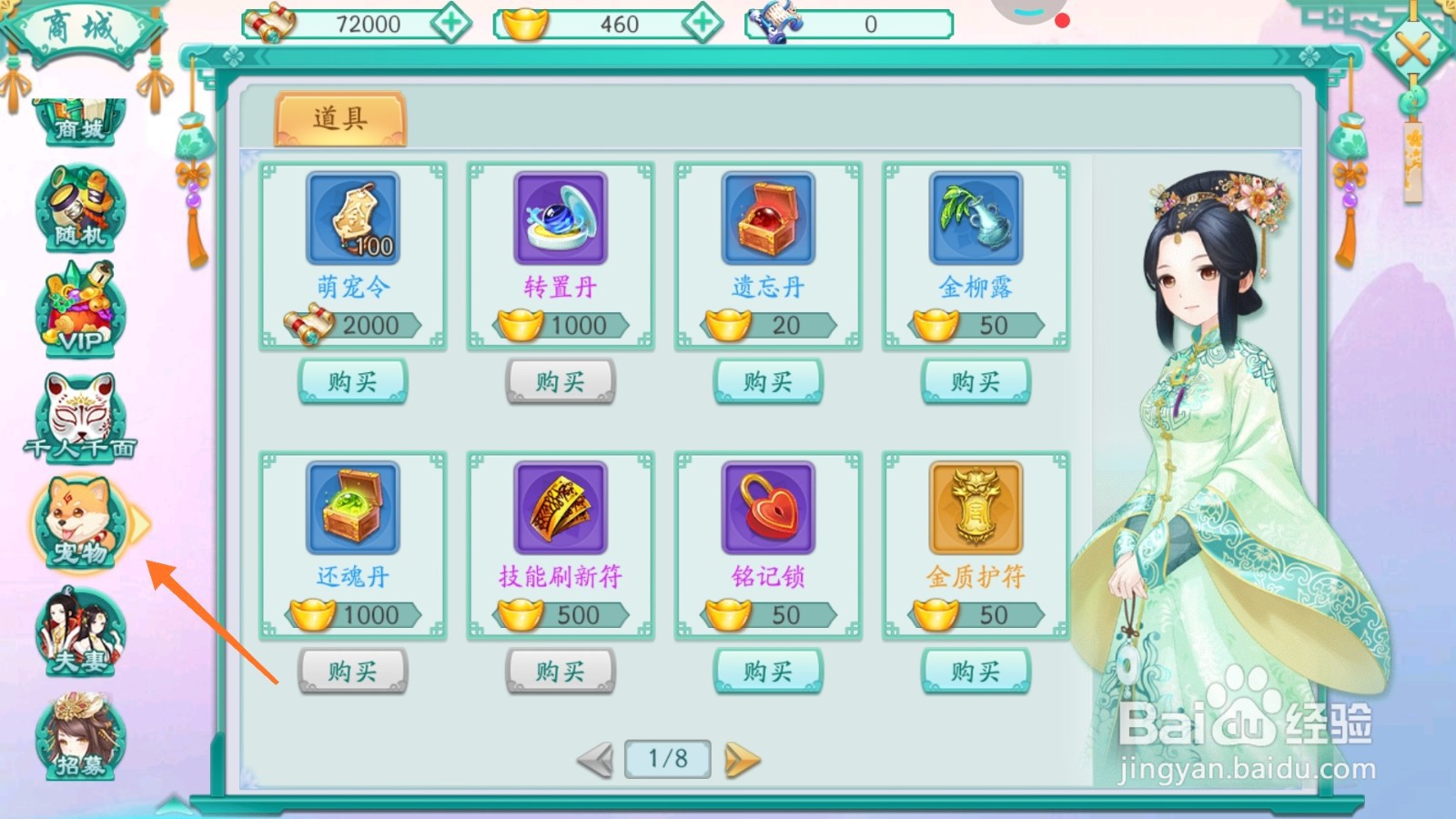This screenshot has height=819, width=1456.
Task: Select the VIP shop category icon
Action: click(x=80, y=311)
